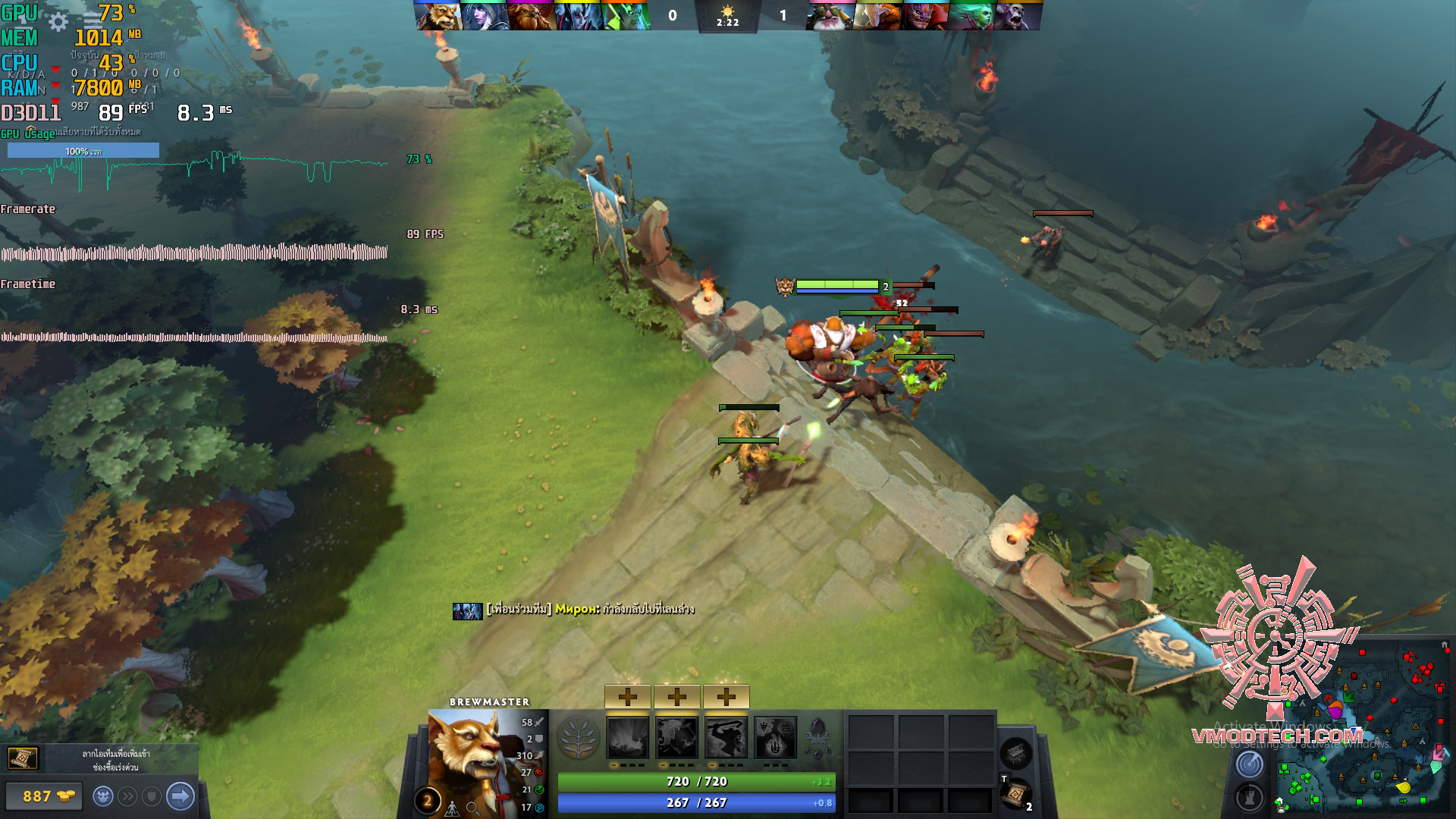Viewport: 1456px width, 819px height.
Task: Select the courier button
Action: click(103, 796)
